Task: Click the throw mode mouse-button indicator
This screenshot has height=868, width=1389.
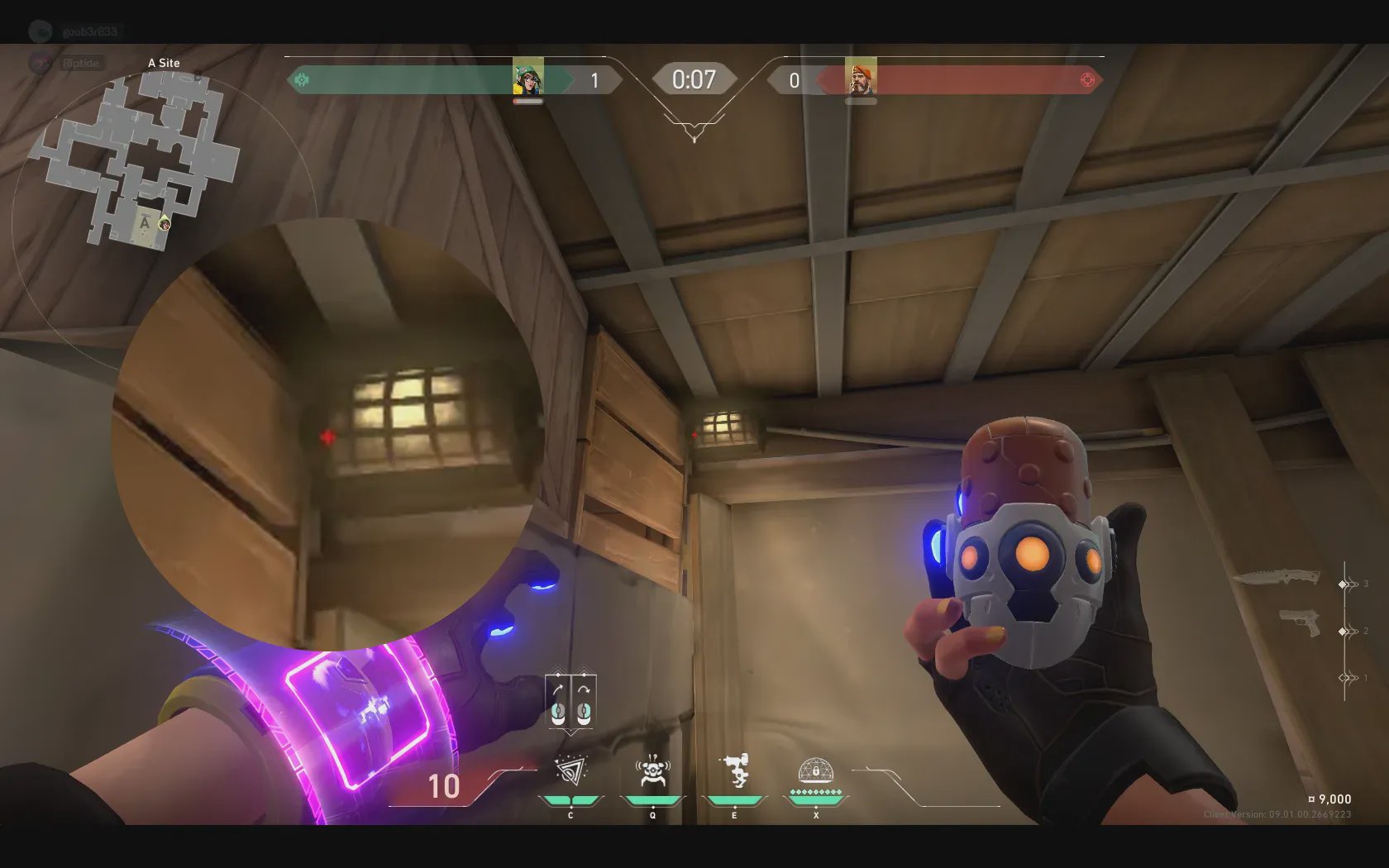Action: point(570,703)
